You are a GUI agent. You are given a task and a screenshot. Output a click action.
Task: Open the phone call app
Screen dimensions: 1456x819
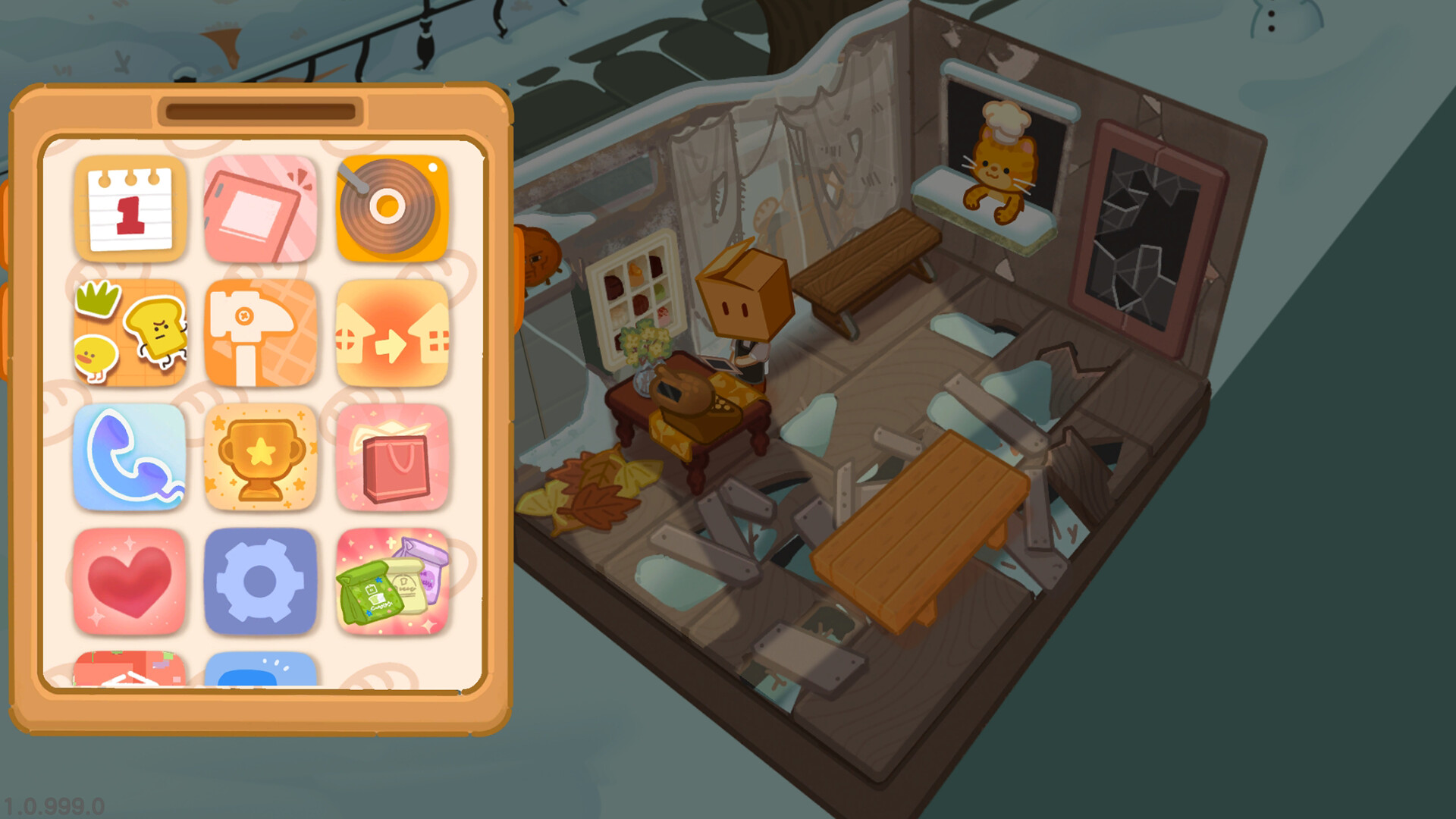pos(130,457)
